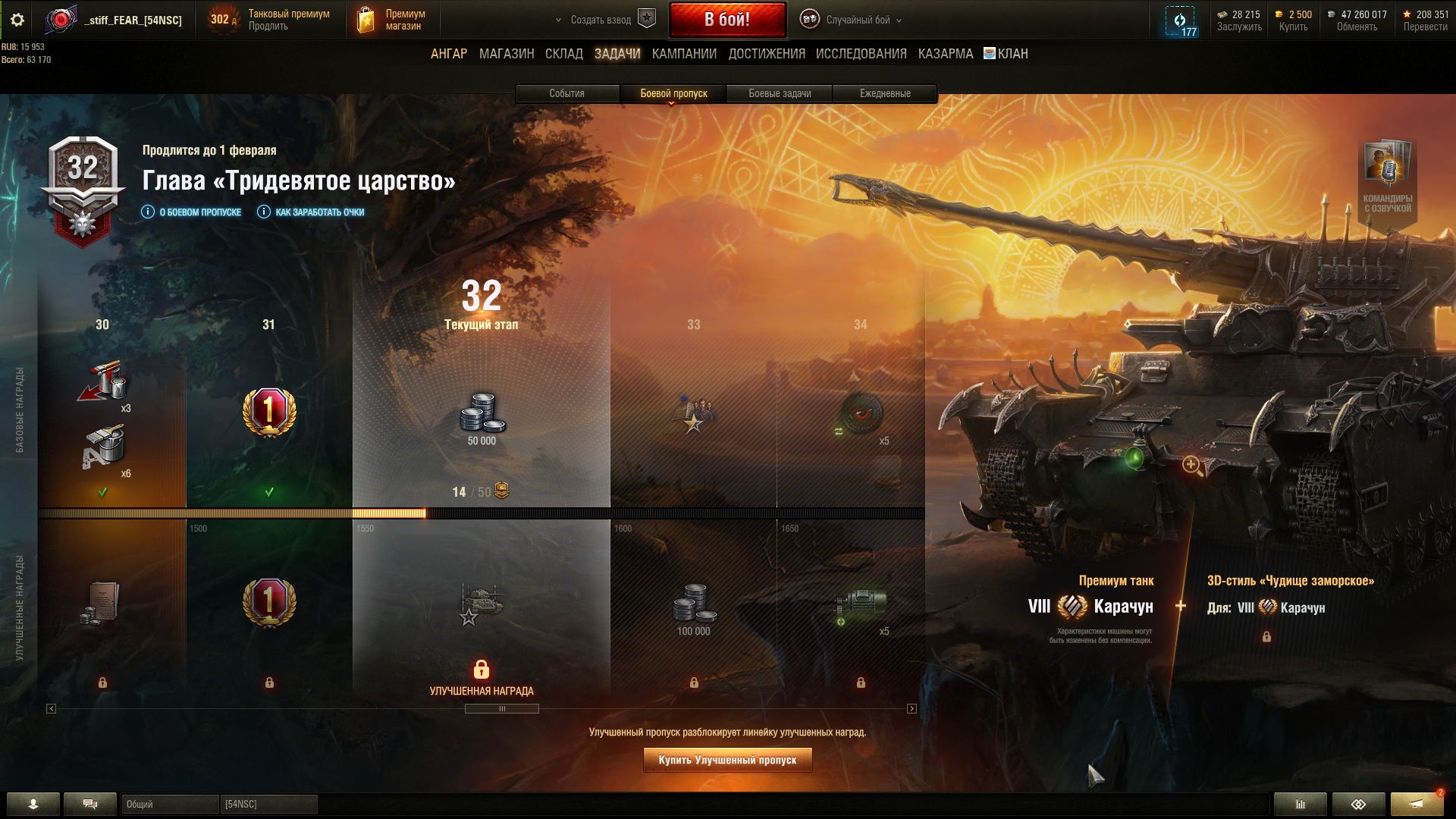
Task: Go to the МАГАЗИН shop section
Action: tap(507, 54)
